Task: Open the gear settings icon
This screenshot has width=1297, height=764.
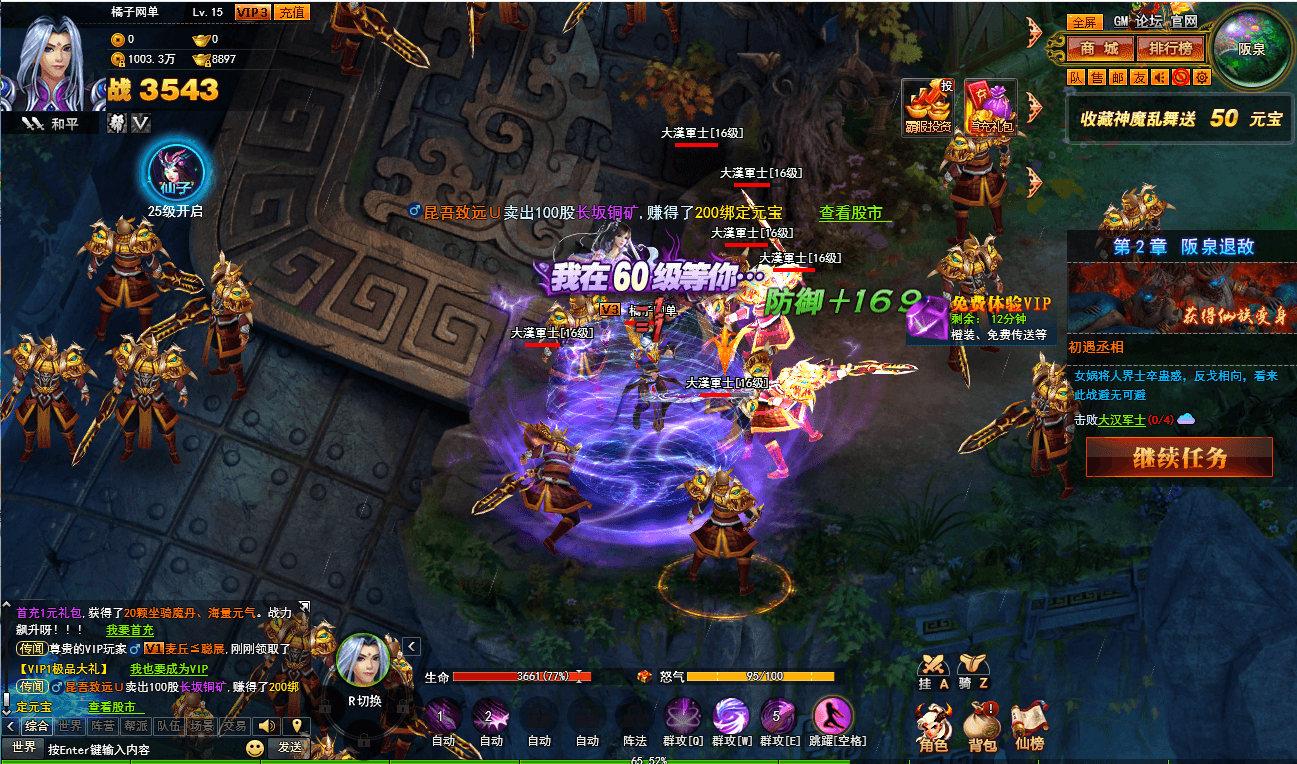Action: click(1201, 77)
